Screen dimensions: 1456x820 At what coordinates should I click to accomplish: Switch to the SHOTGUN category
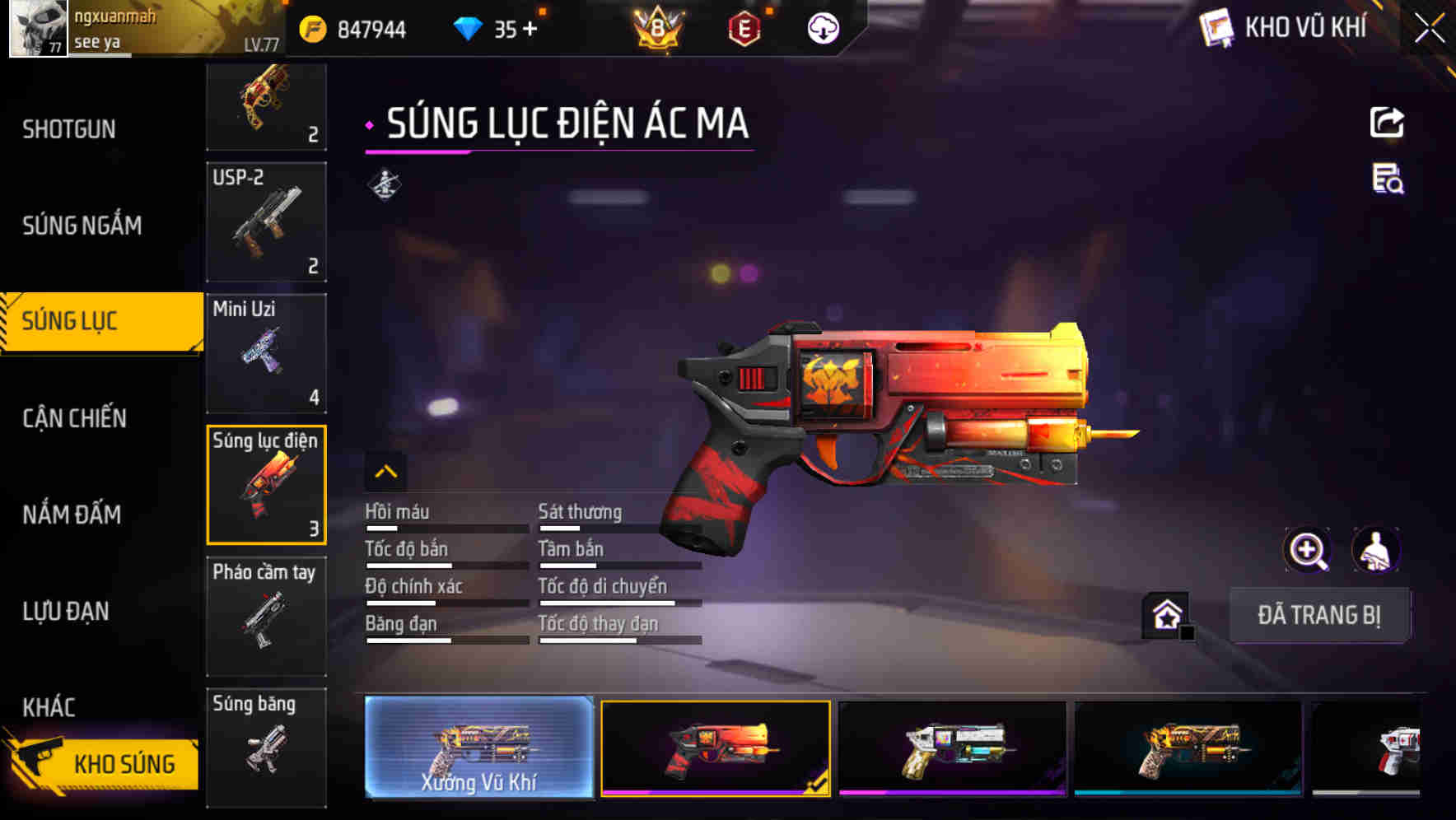(x=69, y=128)
